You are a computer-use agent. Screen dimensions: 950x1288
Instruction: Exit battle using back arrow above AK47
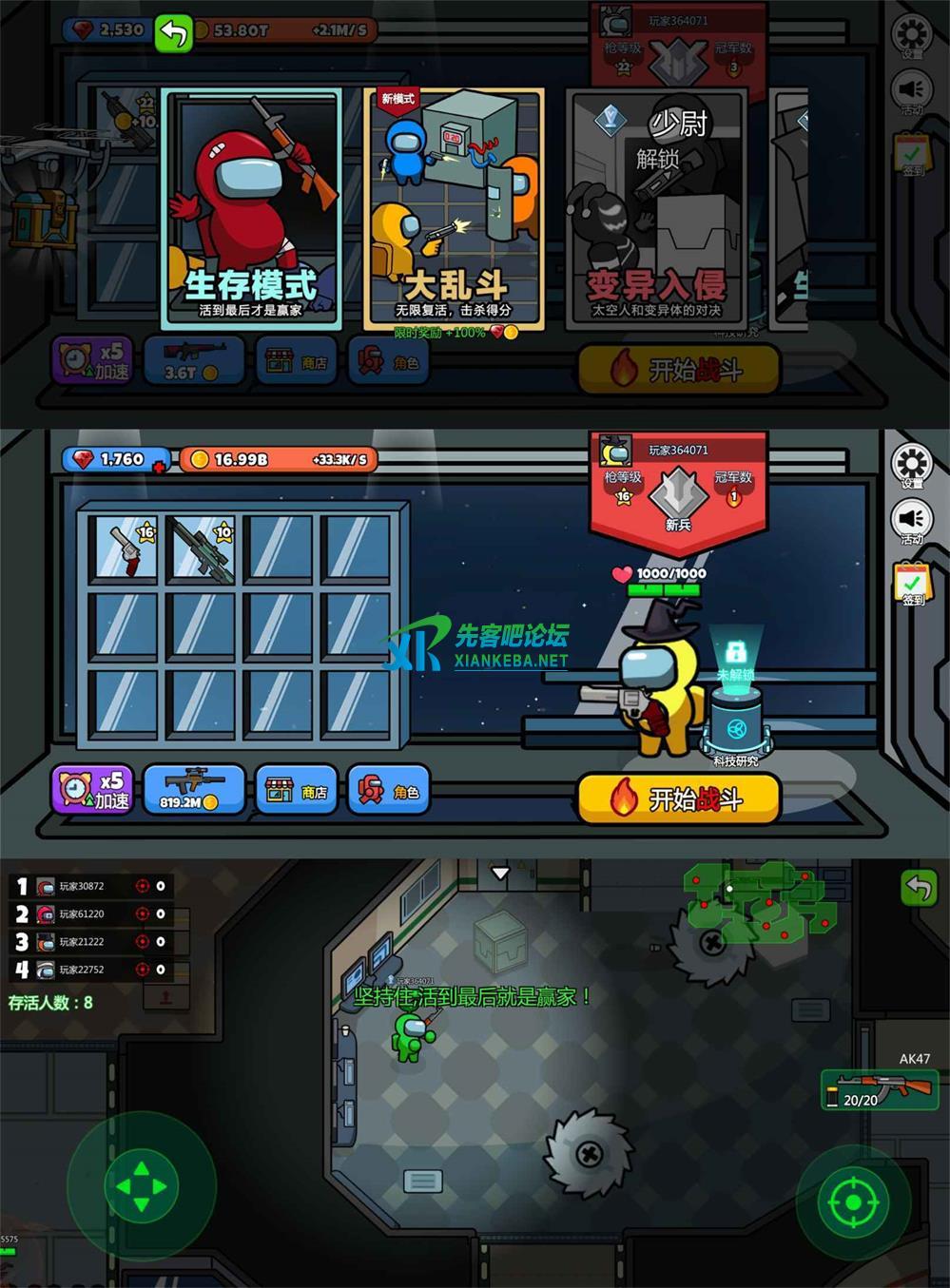pos(919,889)
